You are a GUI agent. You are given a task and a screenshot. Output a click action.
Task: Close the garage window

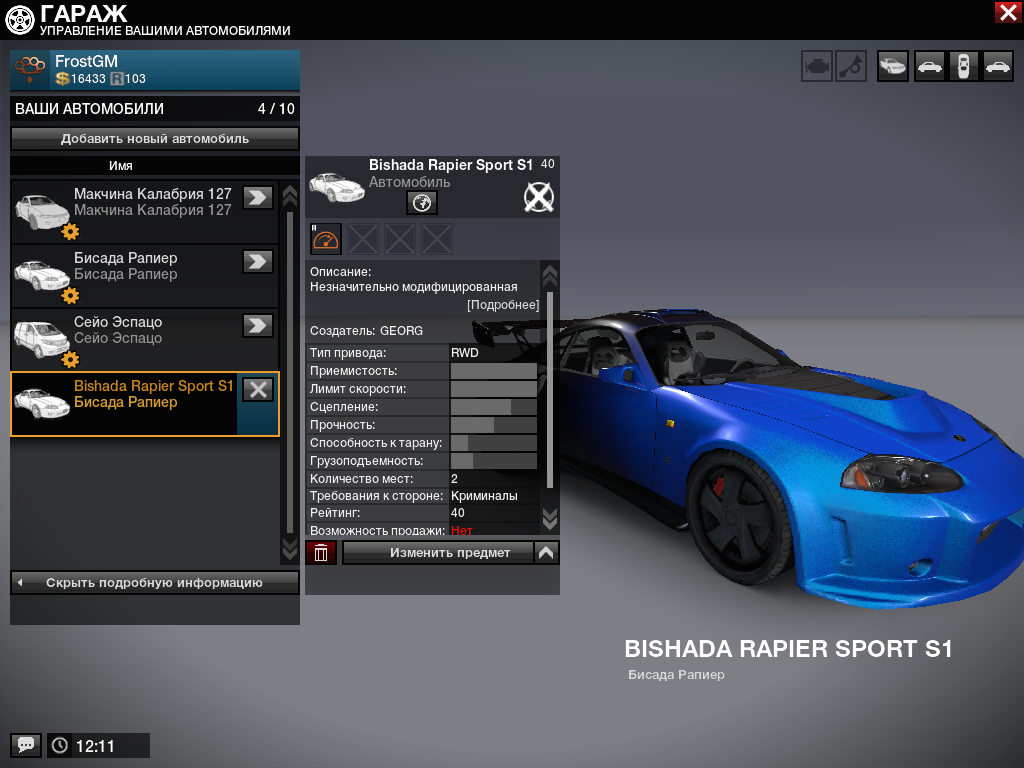point(1007,12)
